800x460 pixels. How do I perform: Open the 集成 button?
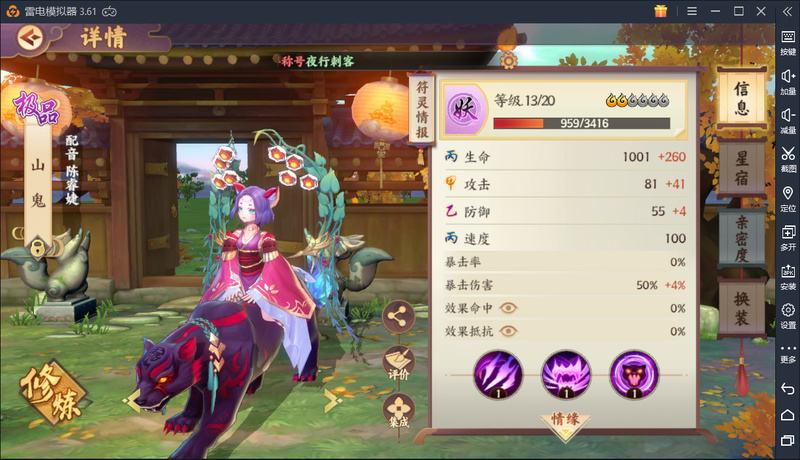point(399,410)
